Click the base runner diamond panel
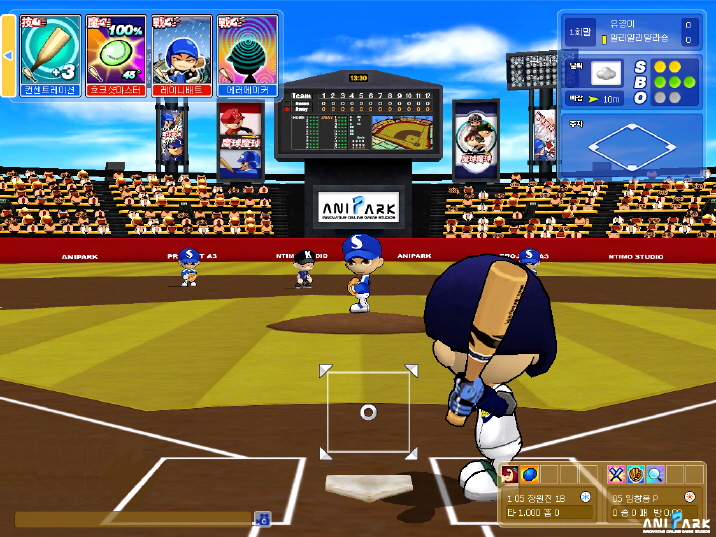716x537 pixels. [635, 147]
